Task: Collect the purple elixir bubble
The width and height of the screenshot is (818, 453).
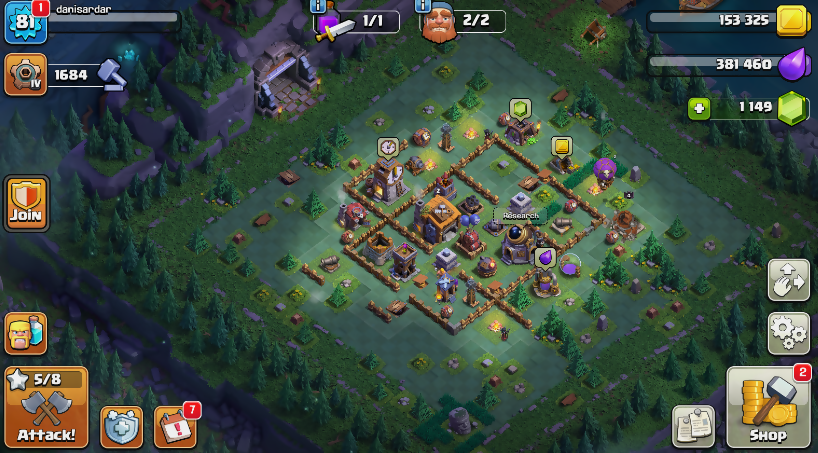Action: pyautogui.click(x=546, y=258)
